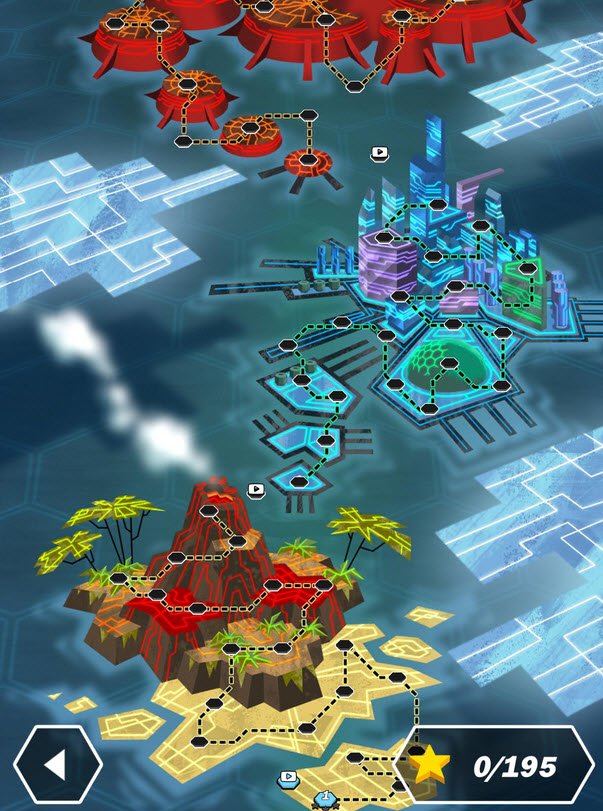Screen dimensions: 603x811
Task: Open the video icon near the neon city
Action: pyautogui.click(x=379, y=153)
